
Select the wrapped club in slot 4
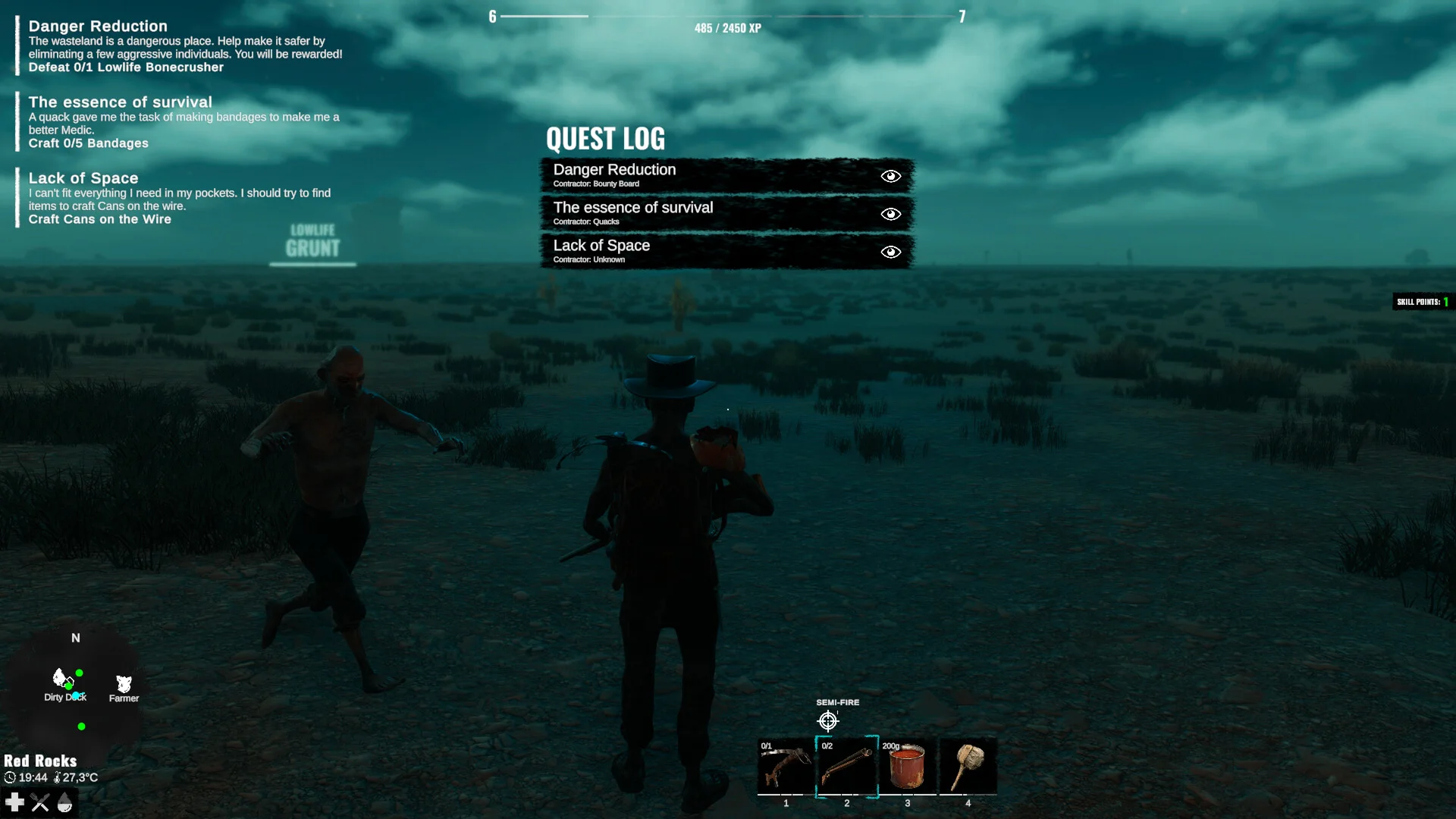pyautogui.click(x=968, y=767)
